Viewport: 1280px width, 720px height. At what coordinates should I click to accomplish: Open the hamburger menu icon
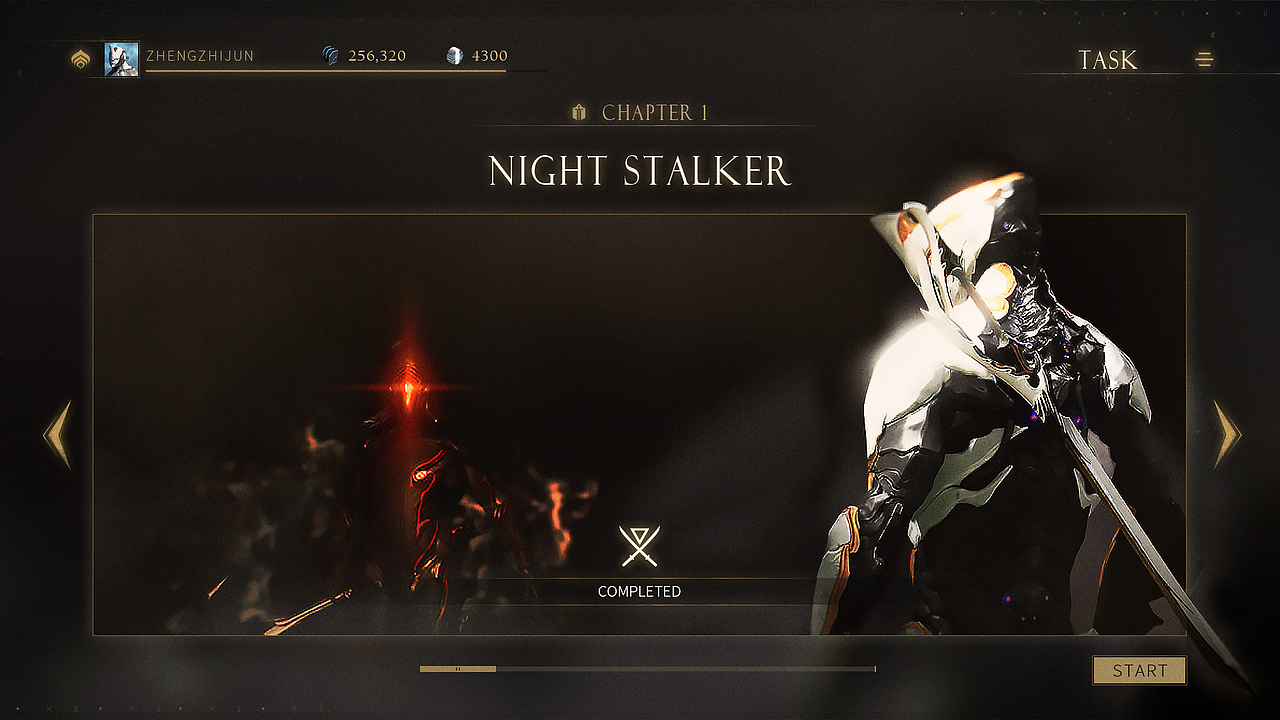coord(1204,60)
